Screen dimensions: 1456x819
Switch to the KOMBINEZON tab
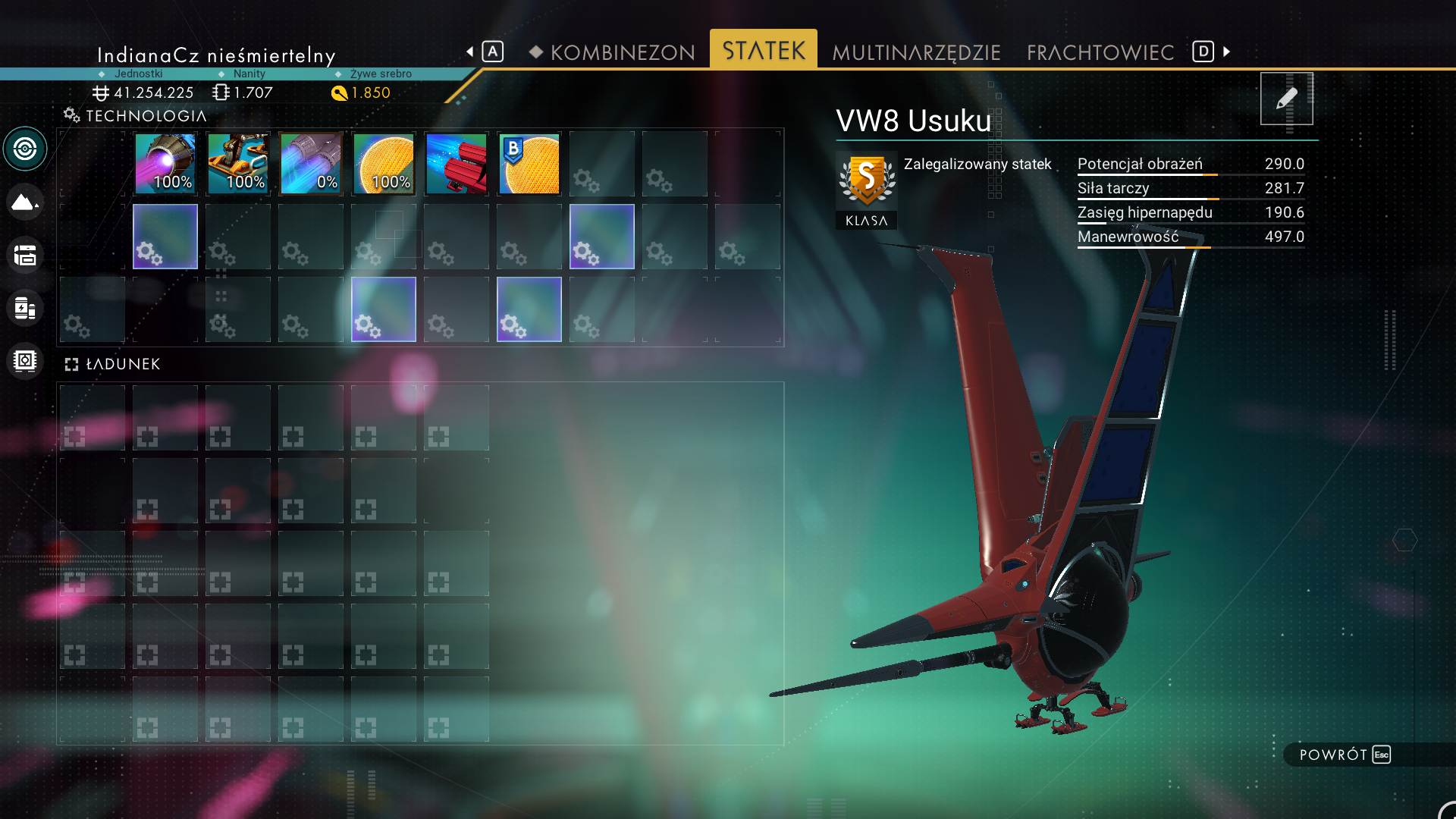(622, 52)
